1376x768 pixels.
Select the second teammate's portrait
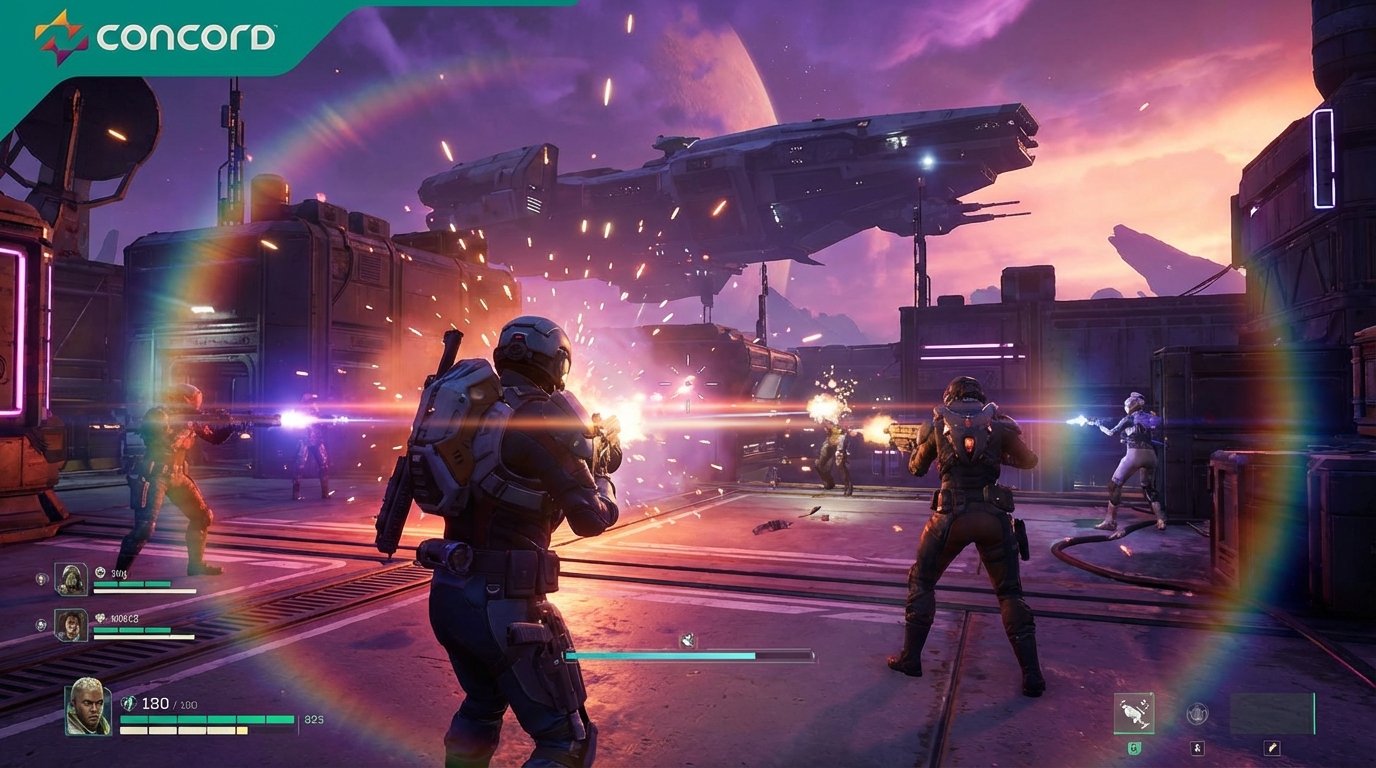coord(70,624)
